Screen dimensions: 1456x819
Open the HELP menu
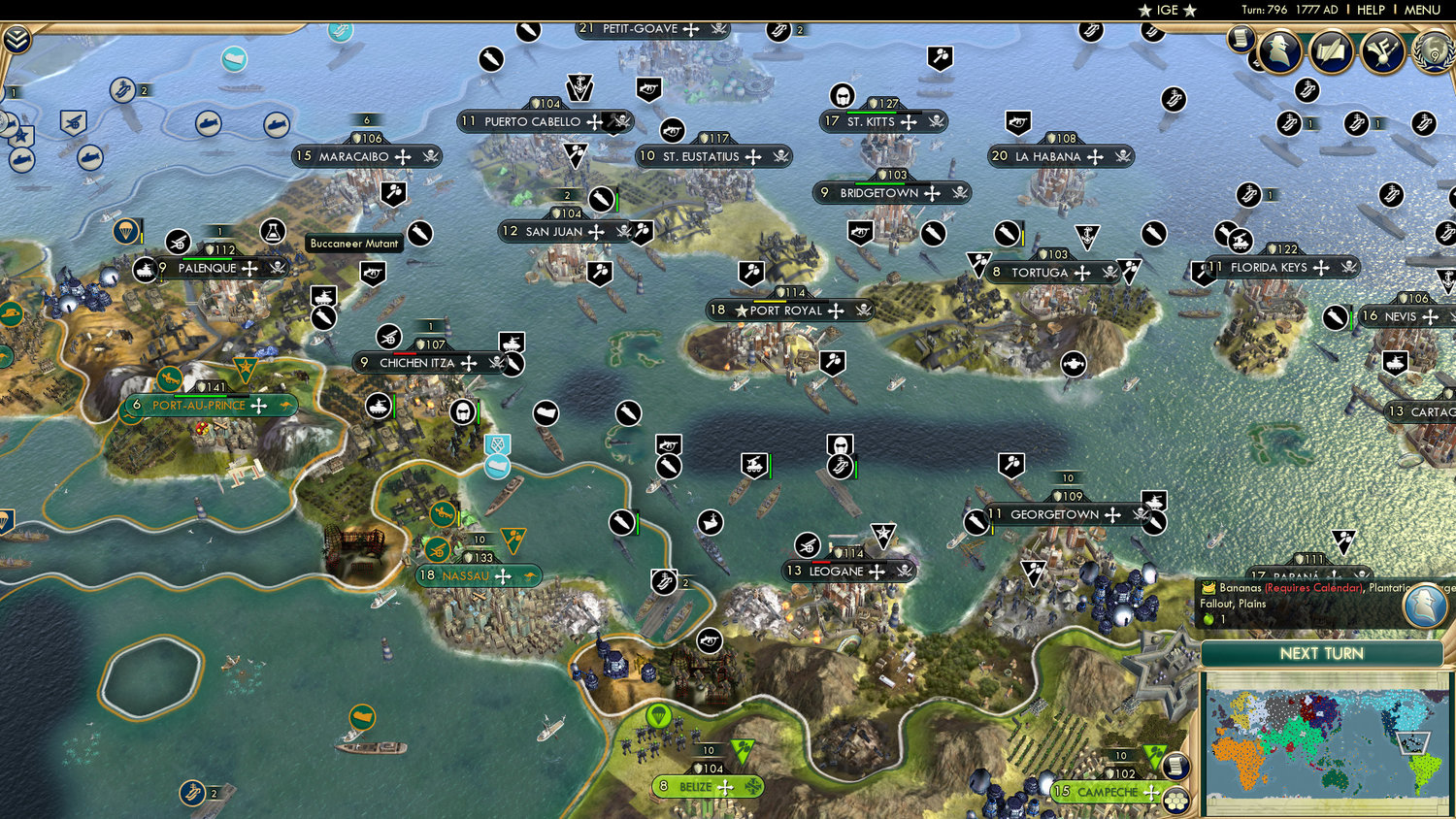(x=1372, y=10)
